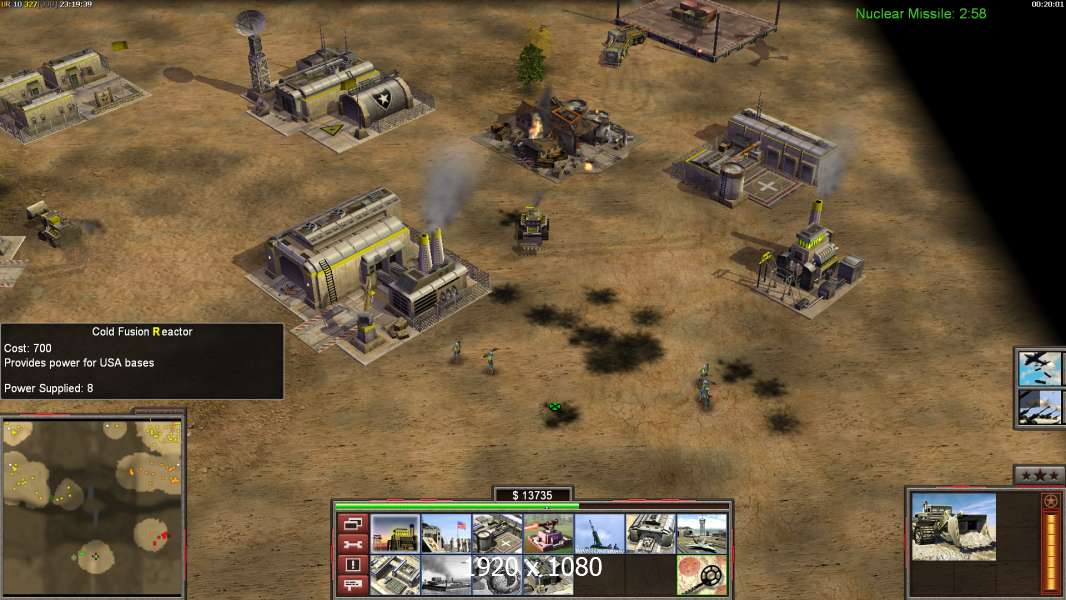The image size is (1066, 600).
Task: Choose the war factory build icon
Action: coord(650,534)
